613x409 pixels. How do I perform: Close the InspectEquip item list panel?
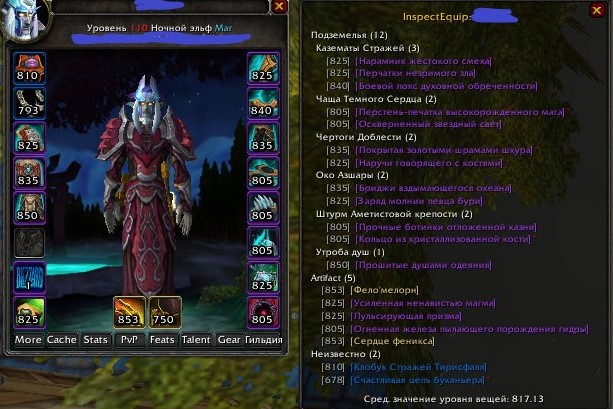[597, 11]
